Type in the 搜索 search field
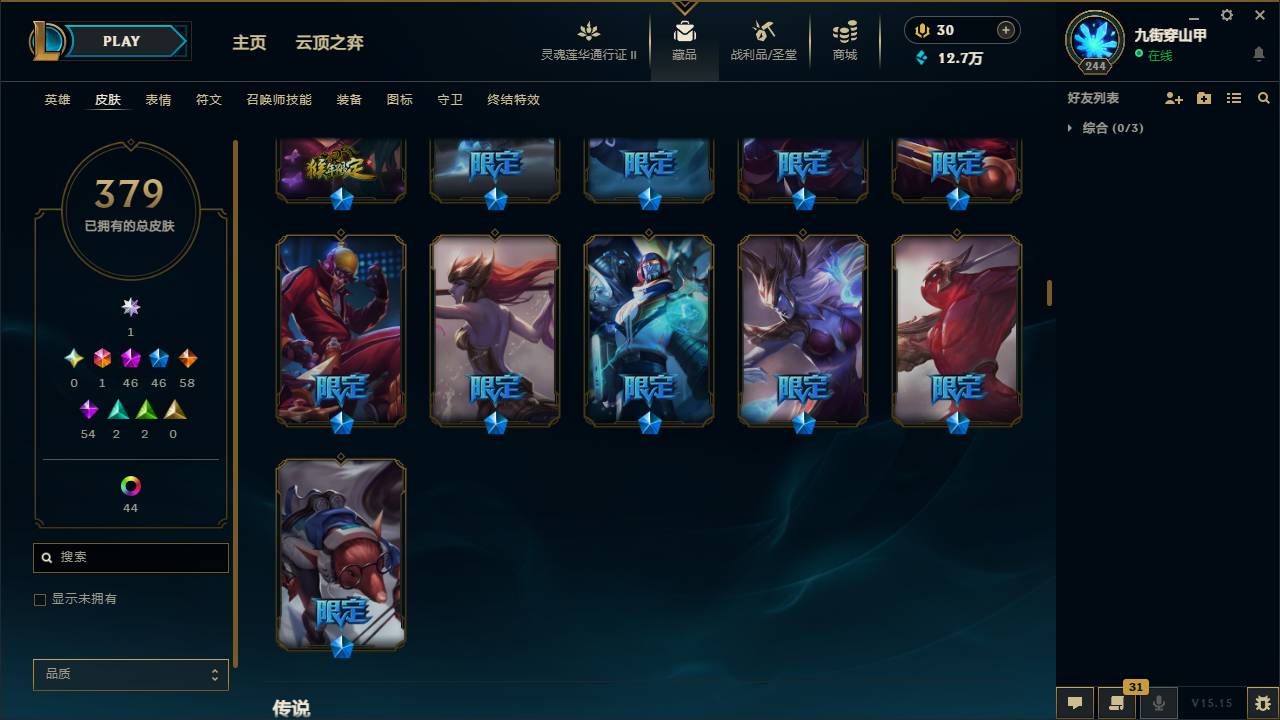Viewport: 1280px width, 720px height. point(130,557)
